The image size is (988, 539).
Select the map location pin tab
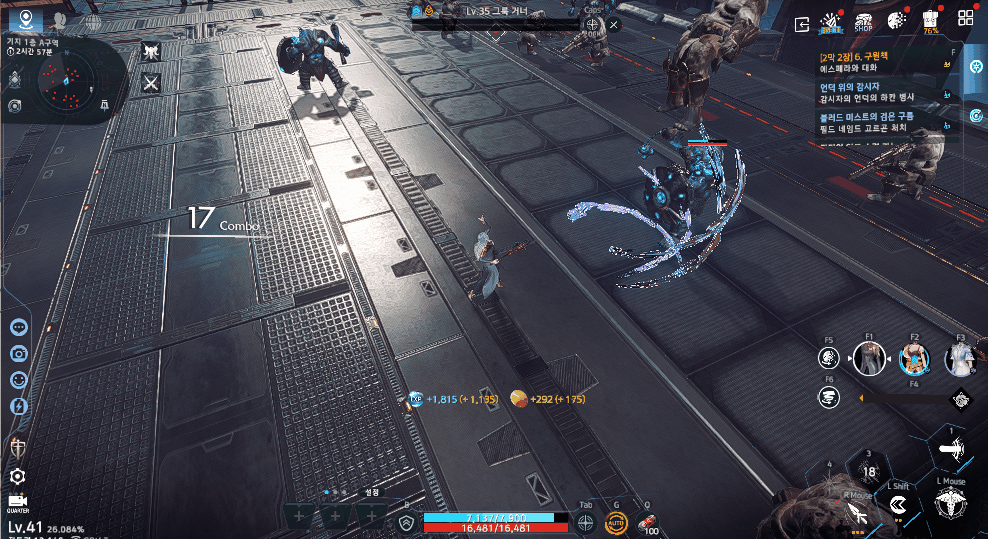pyautogui.click(x=26, y=19)
